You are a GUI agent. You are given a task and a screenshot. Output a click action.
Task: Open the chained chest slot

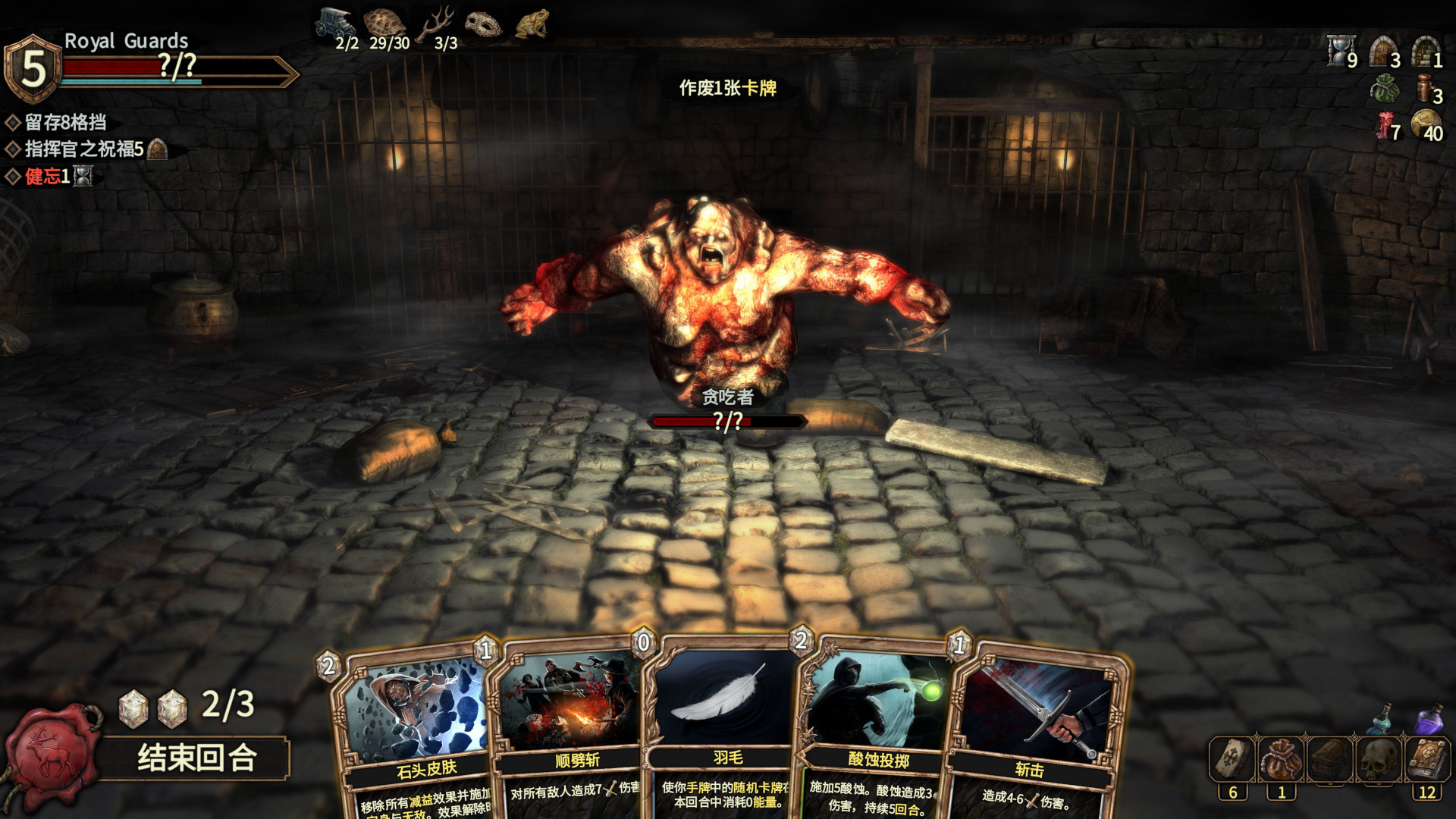1330,759
